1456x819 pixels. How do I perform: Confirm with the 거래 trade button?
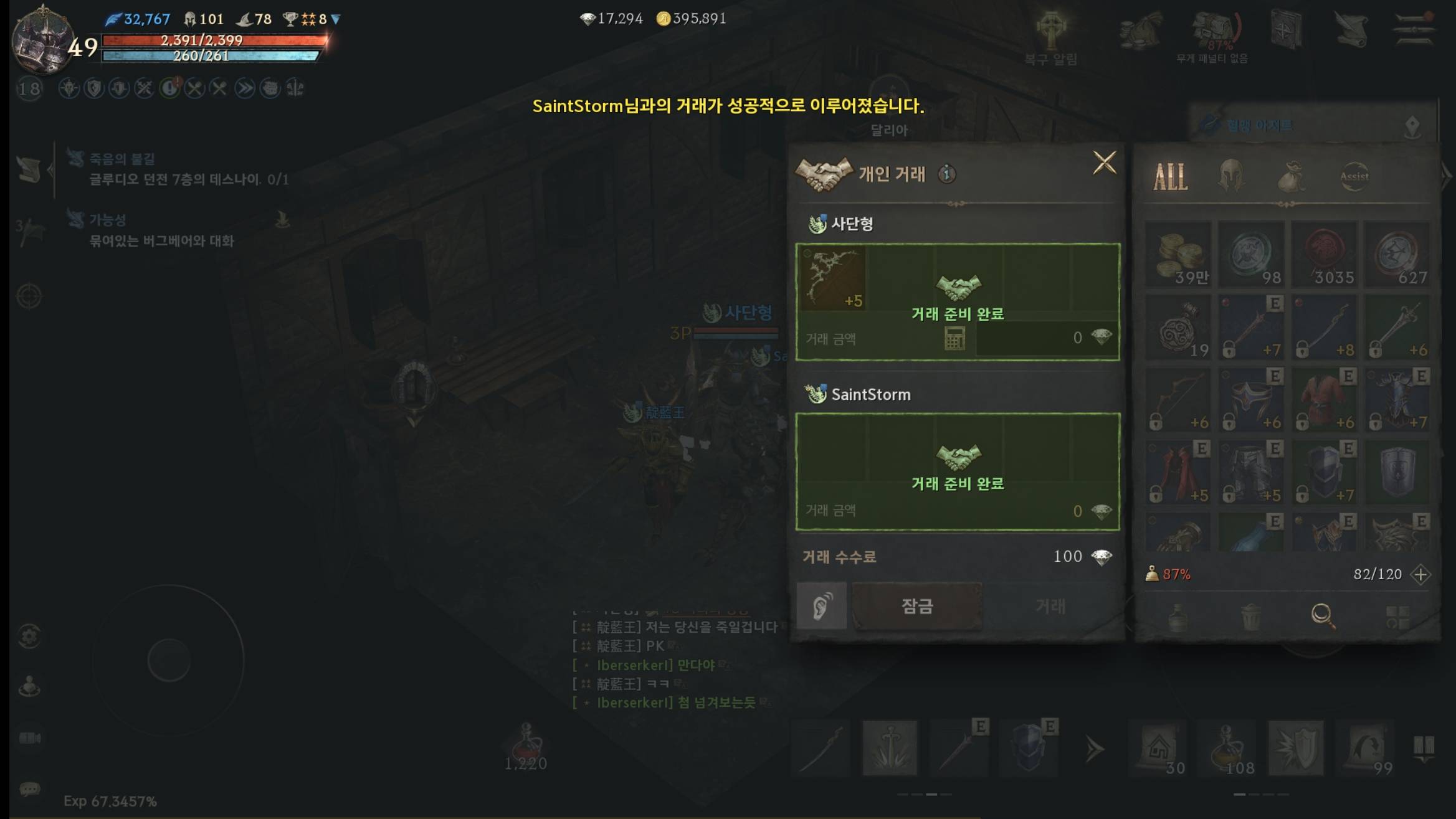[1050, 606]
